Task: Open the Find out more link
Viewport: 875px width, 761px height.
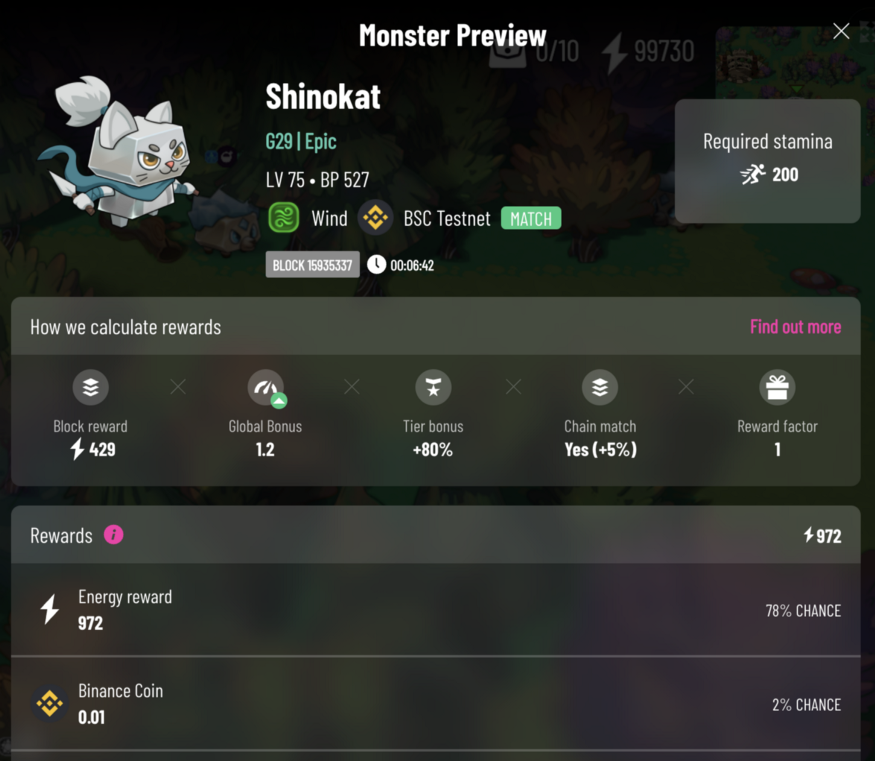Action: pos(795,327)
